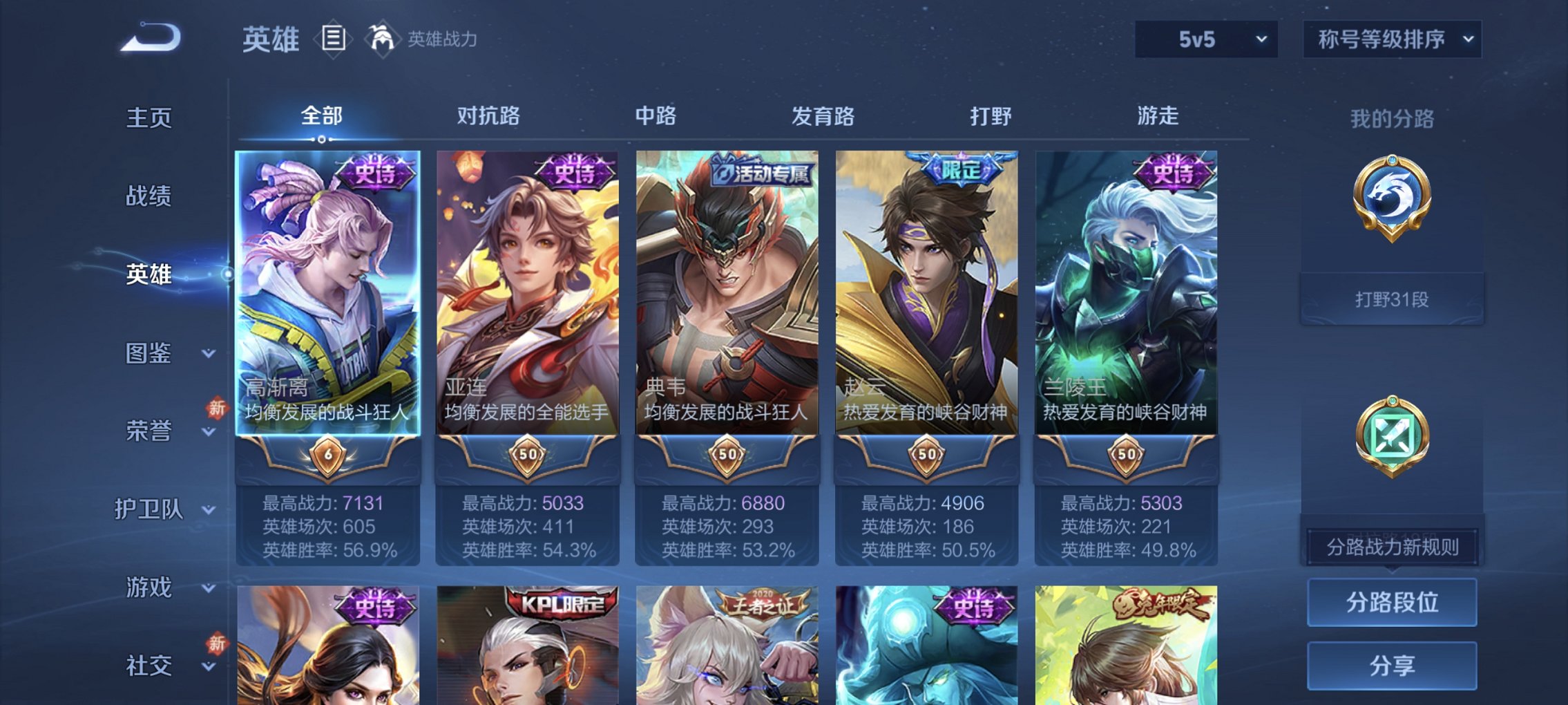Click the 英雄战力 helmet icon
The height and width of the screenshot is (705, 1568).
[381, 38]
